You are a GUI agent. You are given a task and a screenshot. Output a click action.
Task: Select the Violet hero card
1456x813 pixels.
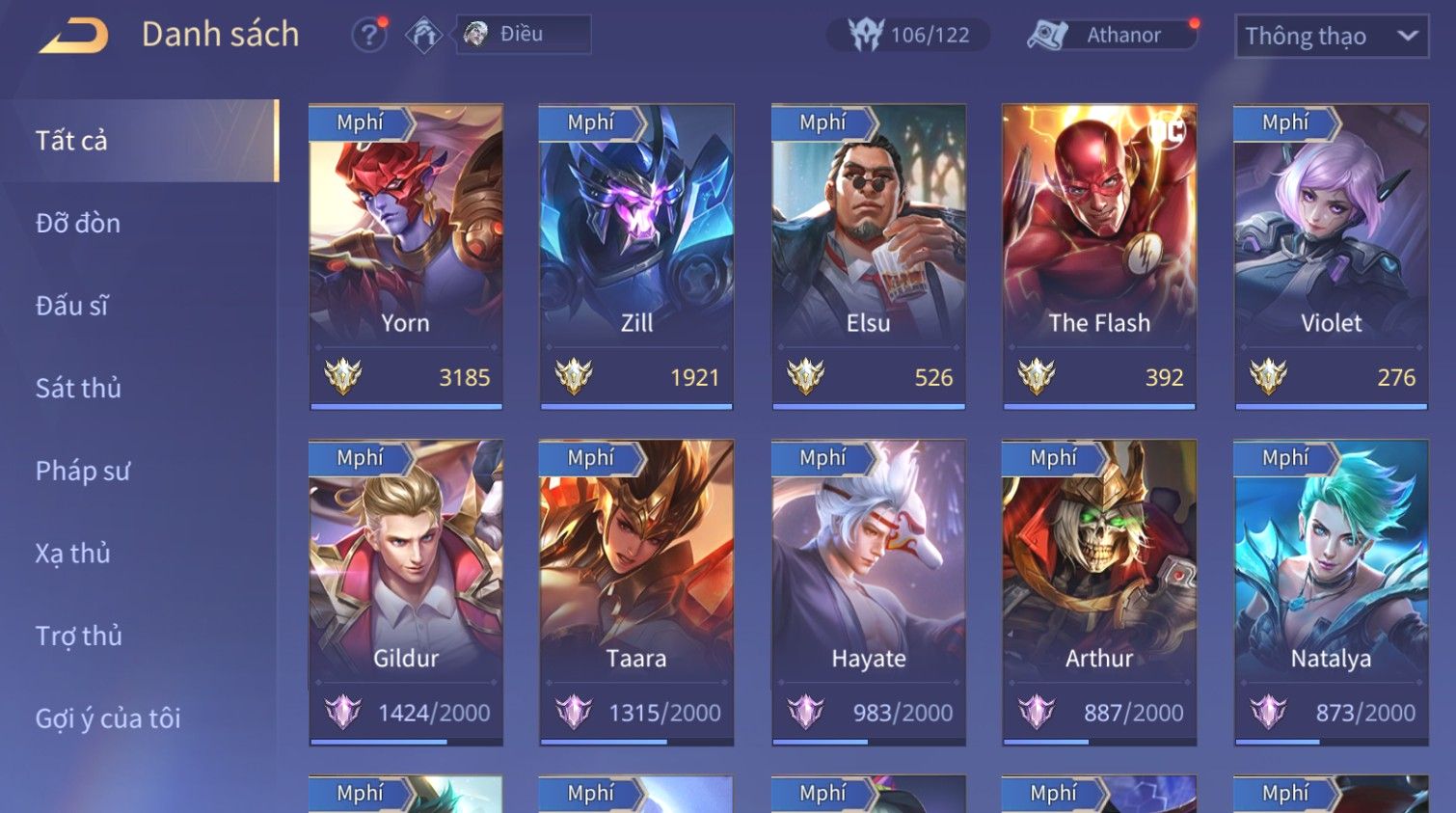[x=1331, y=257]
